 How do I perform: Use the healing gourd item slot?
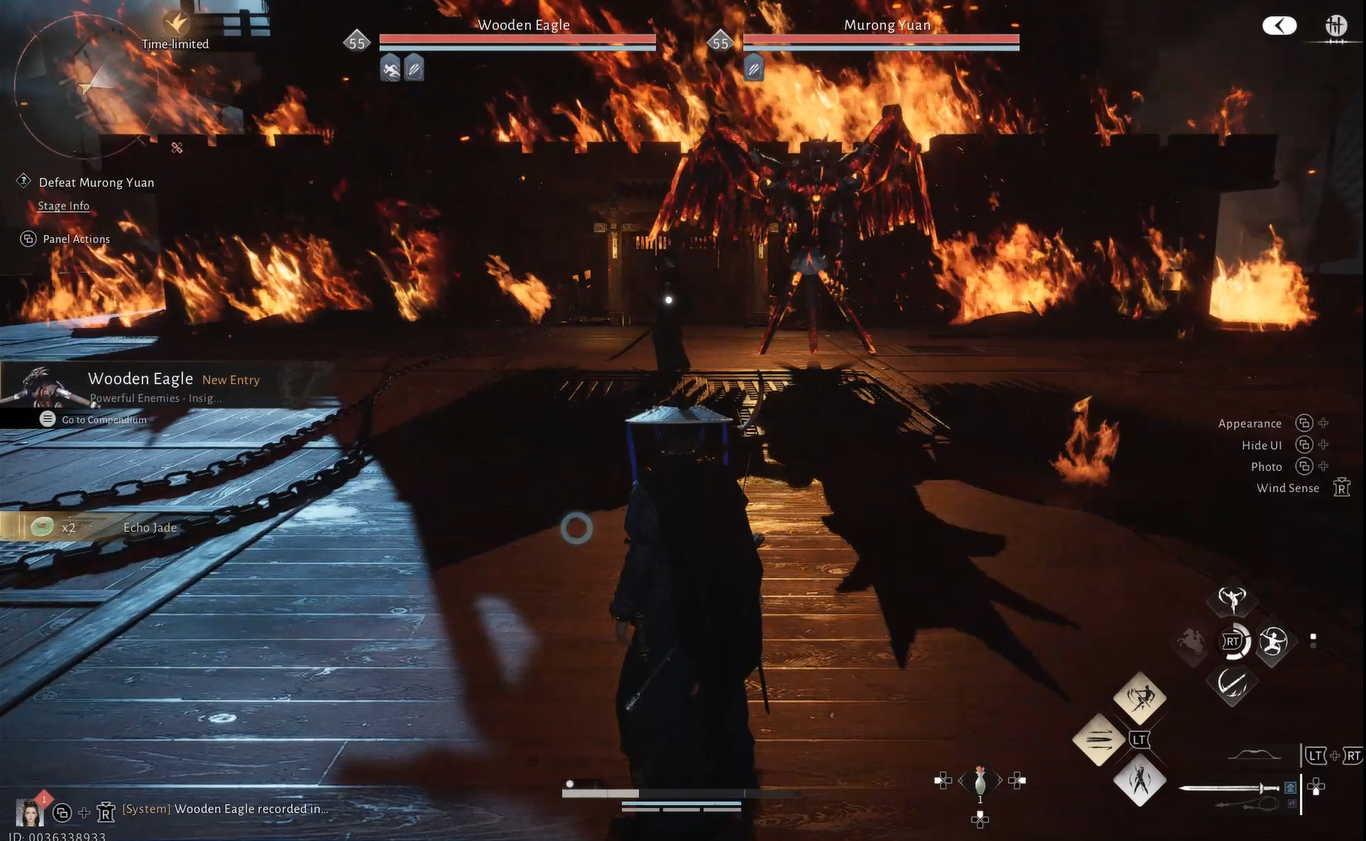980,781
